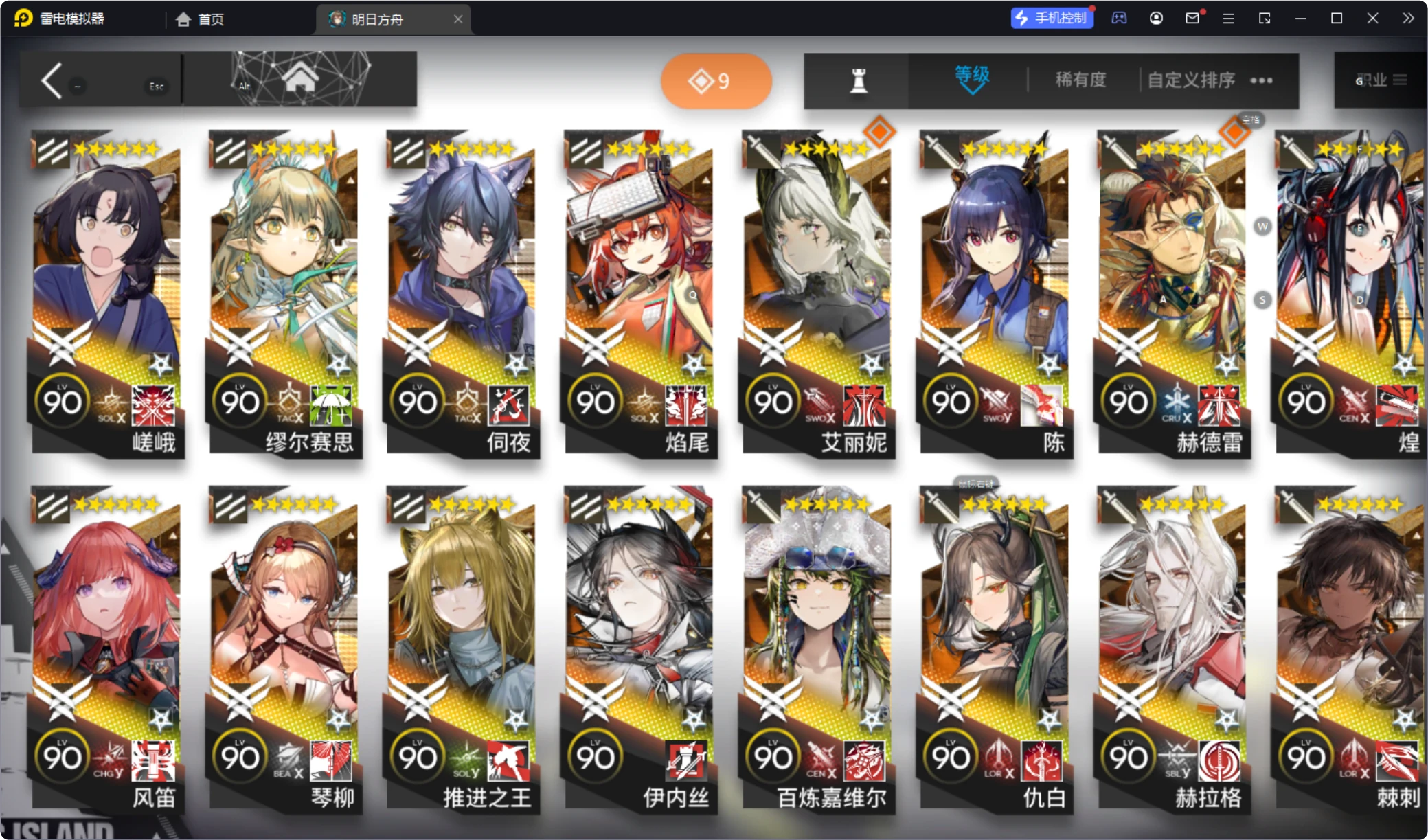Pick the operator card 伊内丝
Screen dimensions: 1428x840
639,646
